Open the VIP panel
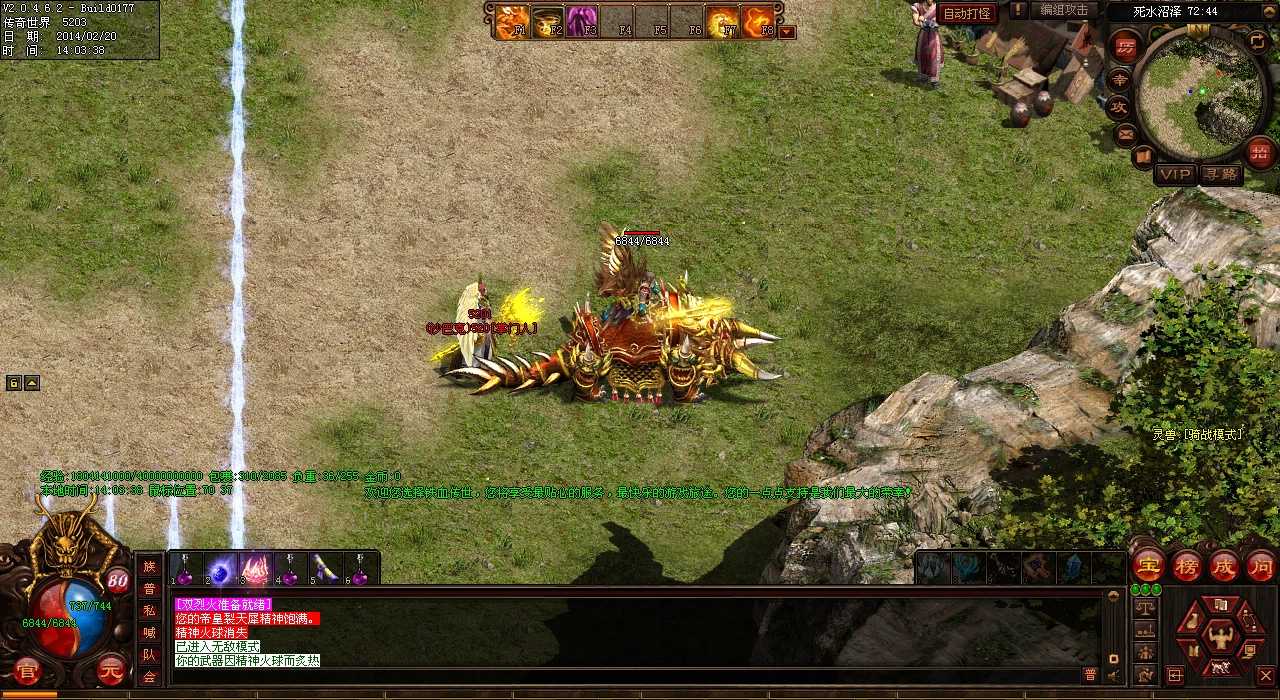Screen dimensions: 1280x700 [x=1175, y=174]
